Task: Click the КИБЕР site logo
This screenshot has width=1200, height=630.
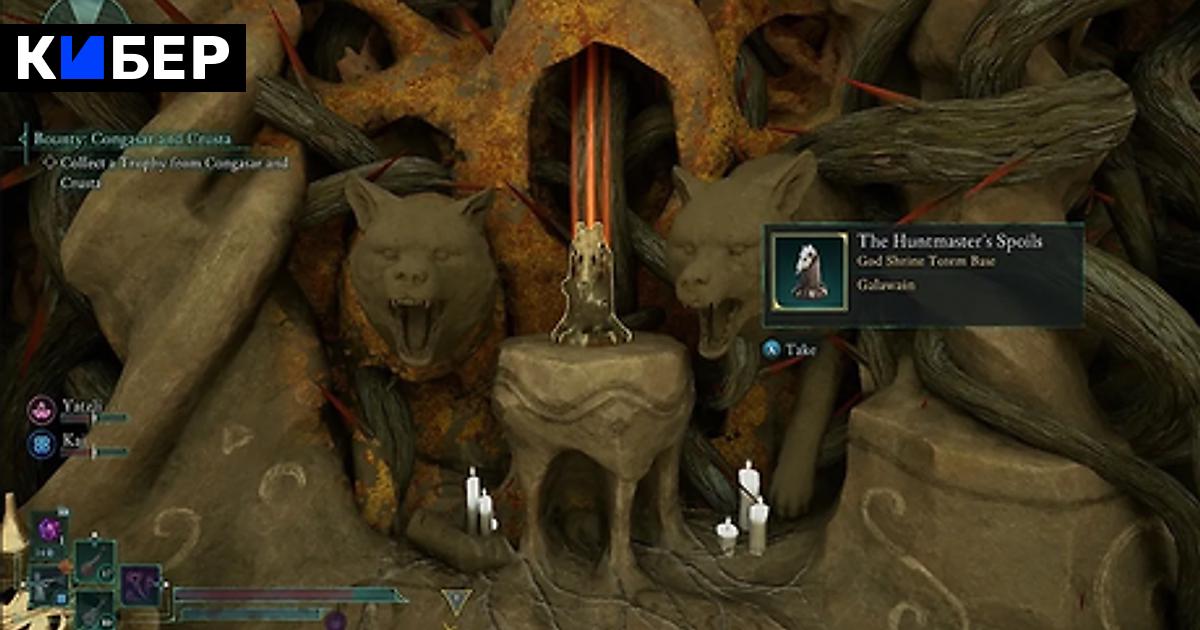Action: click(x=124, y=58)
